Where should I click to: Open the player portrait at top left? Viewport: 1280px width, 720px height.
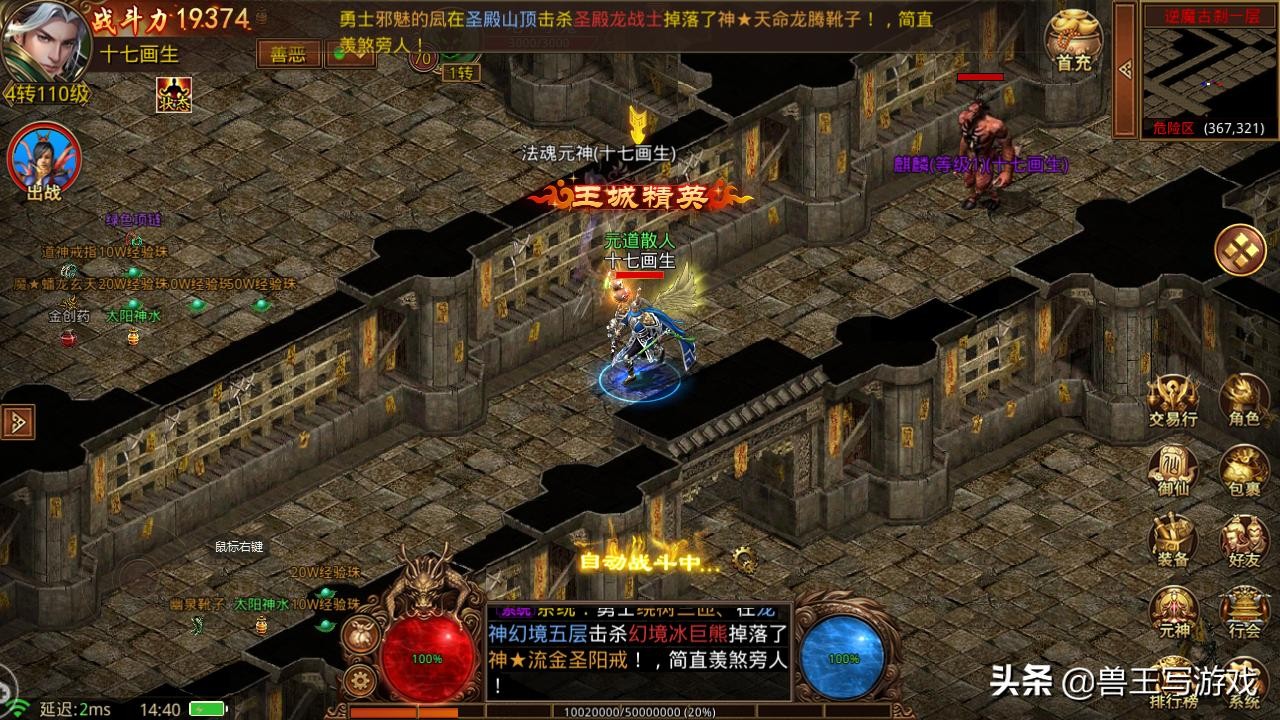pyautogui.click(x=40, y=38)
